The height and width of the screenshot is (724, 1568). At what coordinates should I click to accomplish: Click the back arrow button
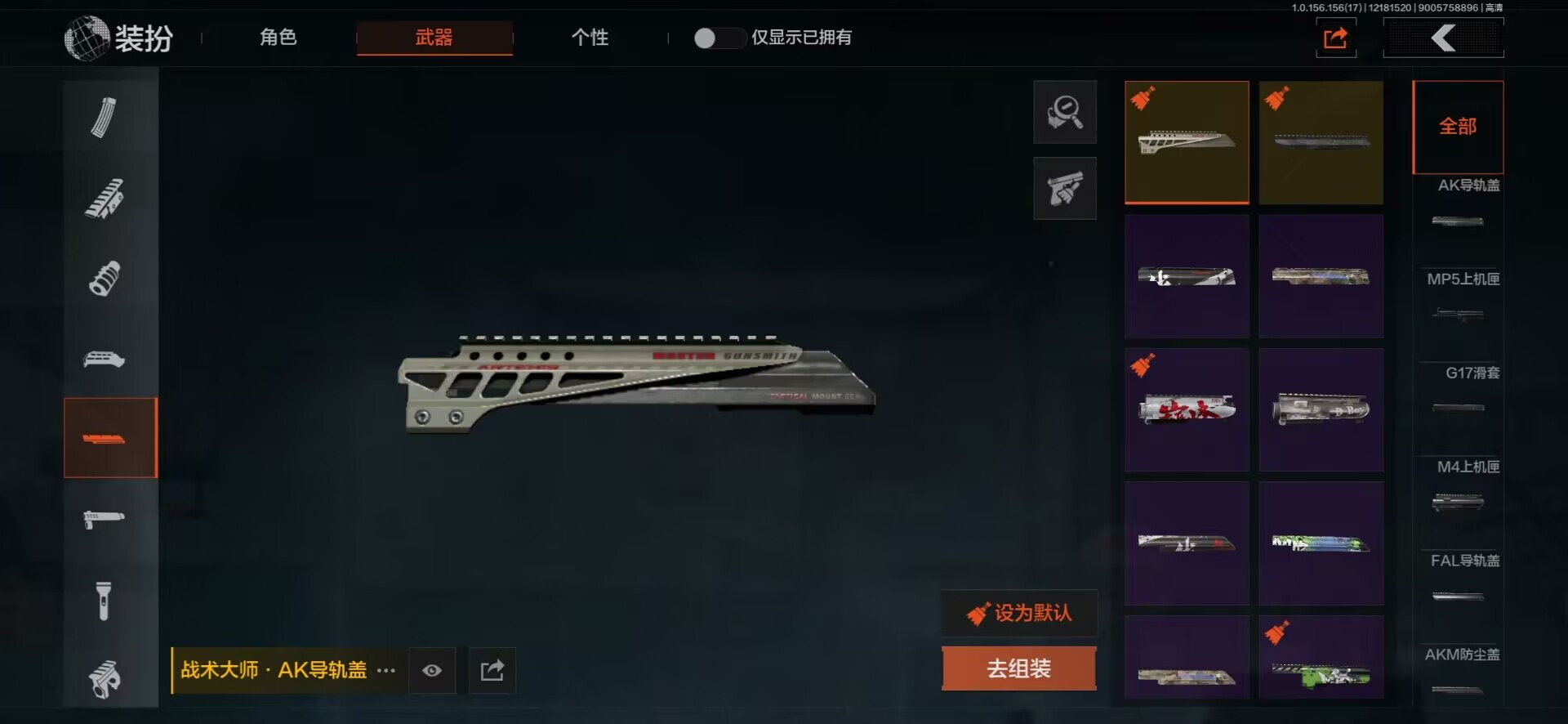pyautogui.click(x=1443, y=38)
